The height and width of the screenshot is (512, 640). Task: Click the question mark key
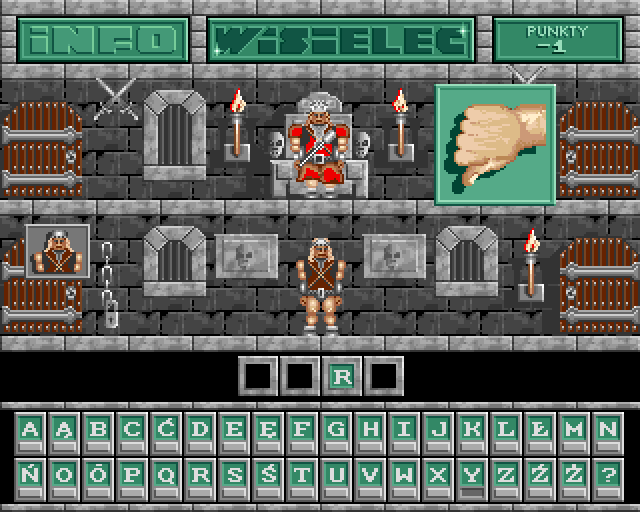(x=606, y=474)
